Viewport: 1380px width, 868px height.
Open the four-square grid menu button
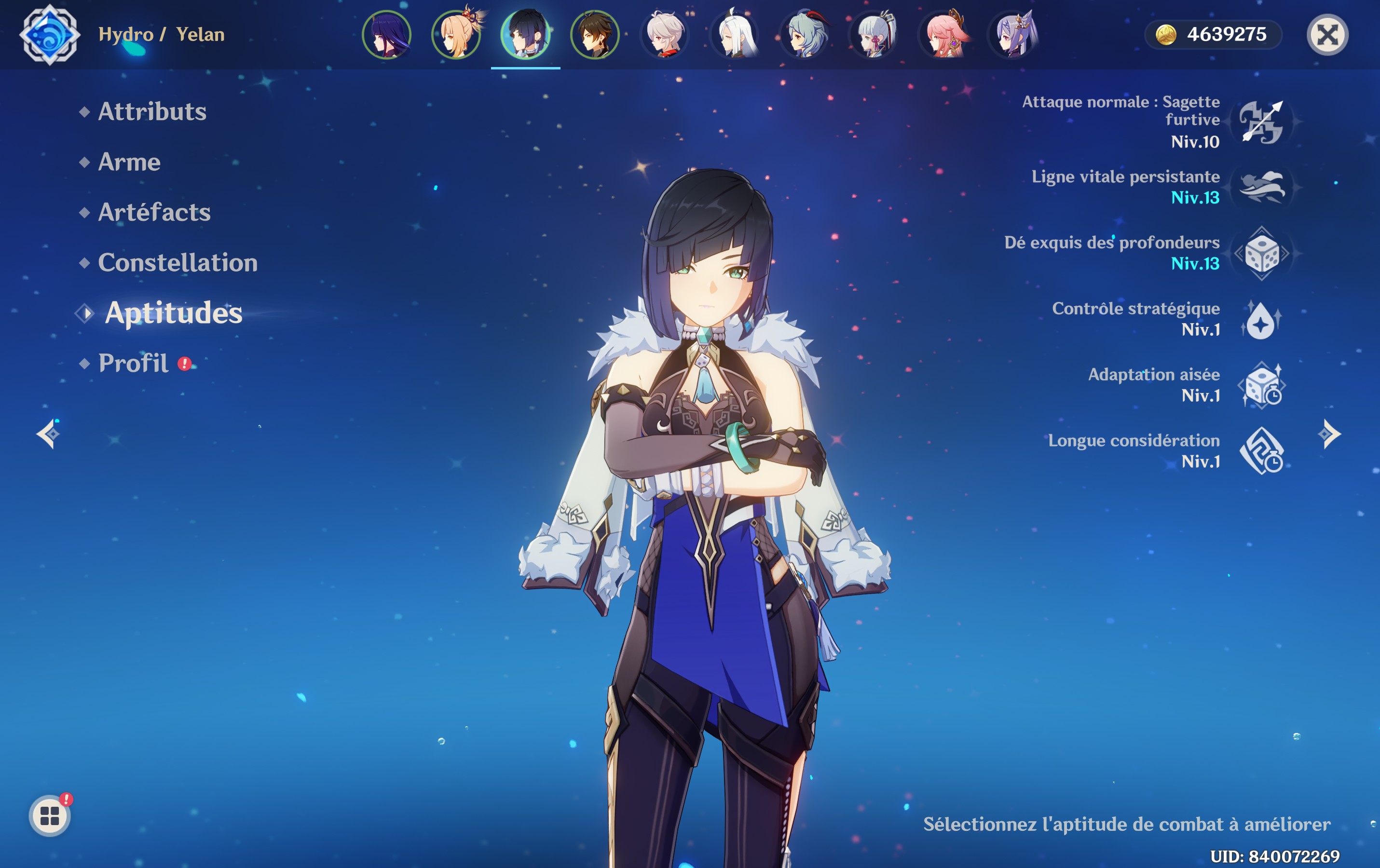50,816
